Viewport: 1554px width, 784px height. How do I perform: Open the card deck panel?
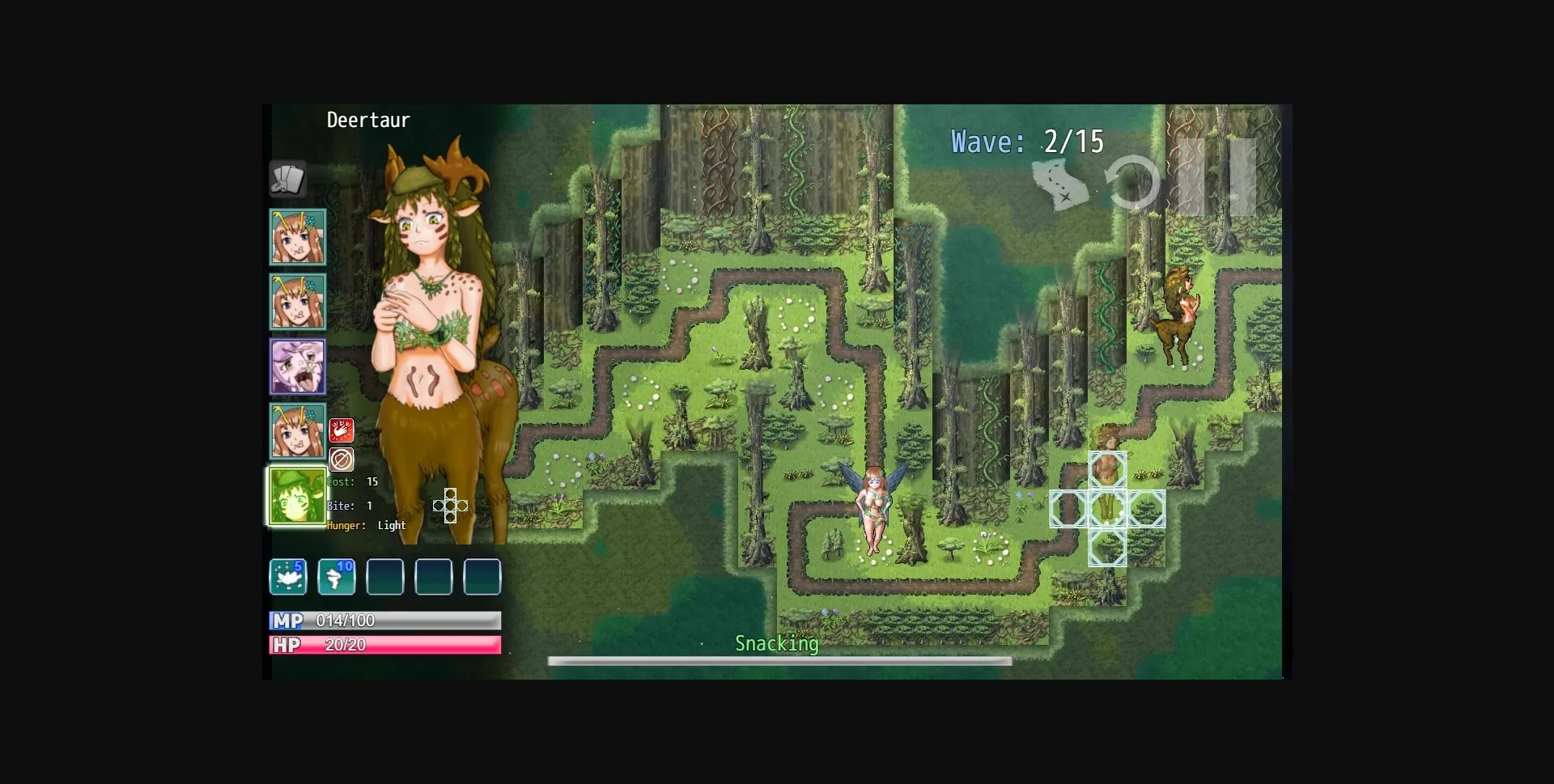(289, 180)
